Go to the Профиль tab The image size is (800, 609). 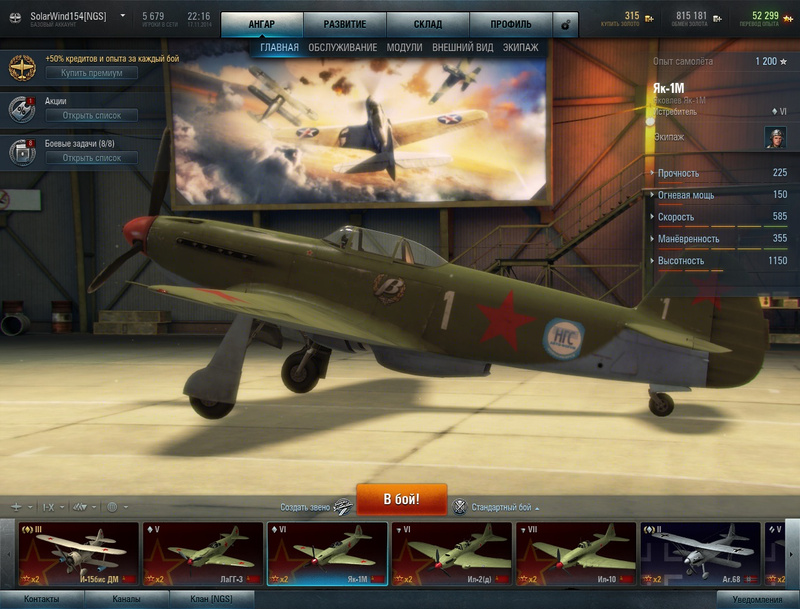511,23
